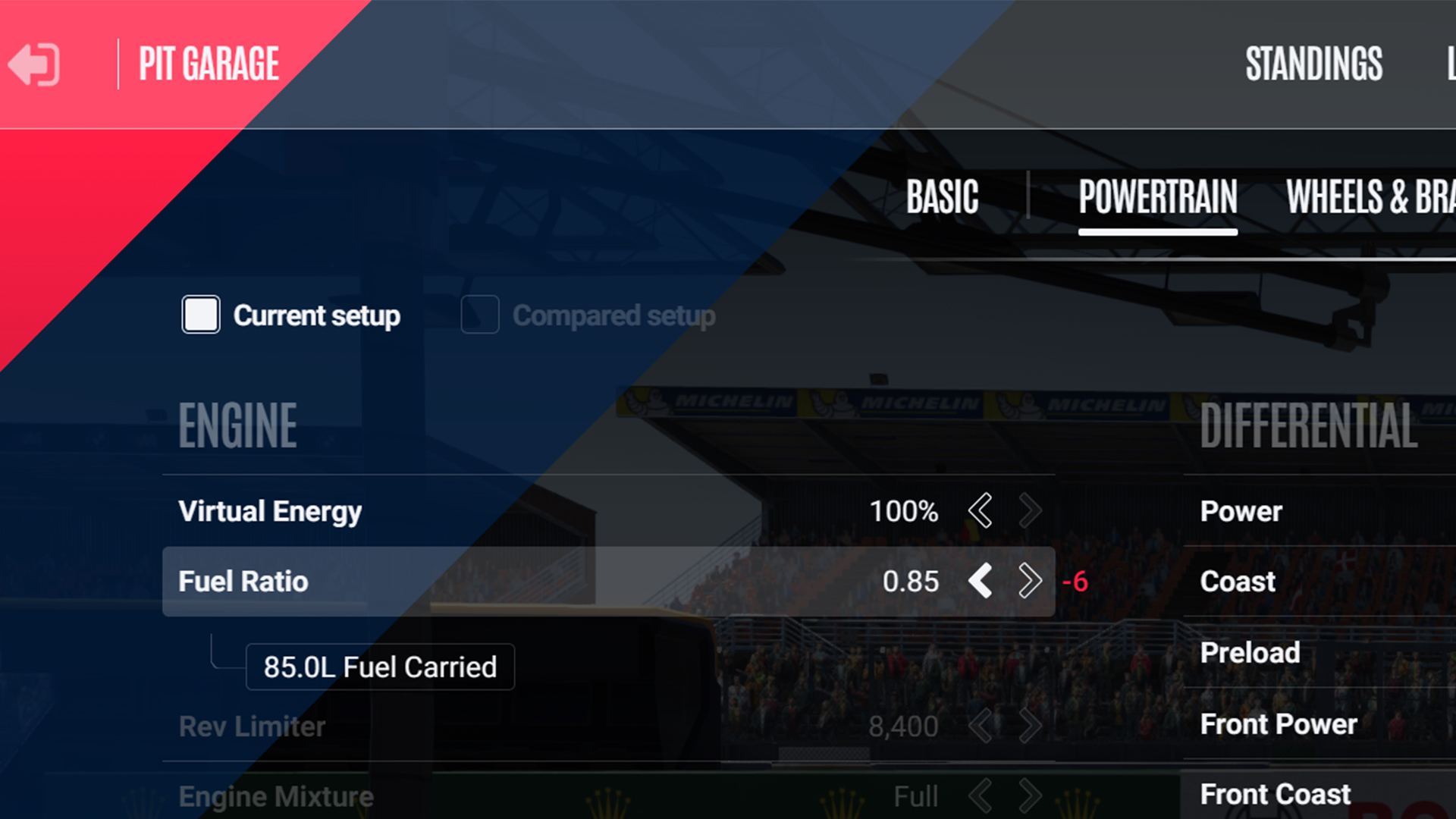The image size is (1456, 819).
Task: Raise the Rev Limiter with the right arrow
Action: 1030,726
